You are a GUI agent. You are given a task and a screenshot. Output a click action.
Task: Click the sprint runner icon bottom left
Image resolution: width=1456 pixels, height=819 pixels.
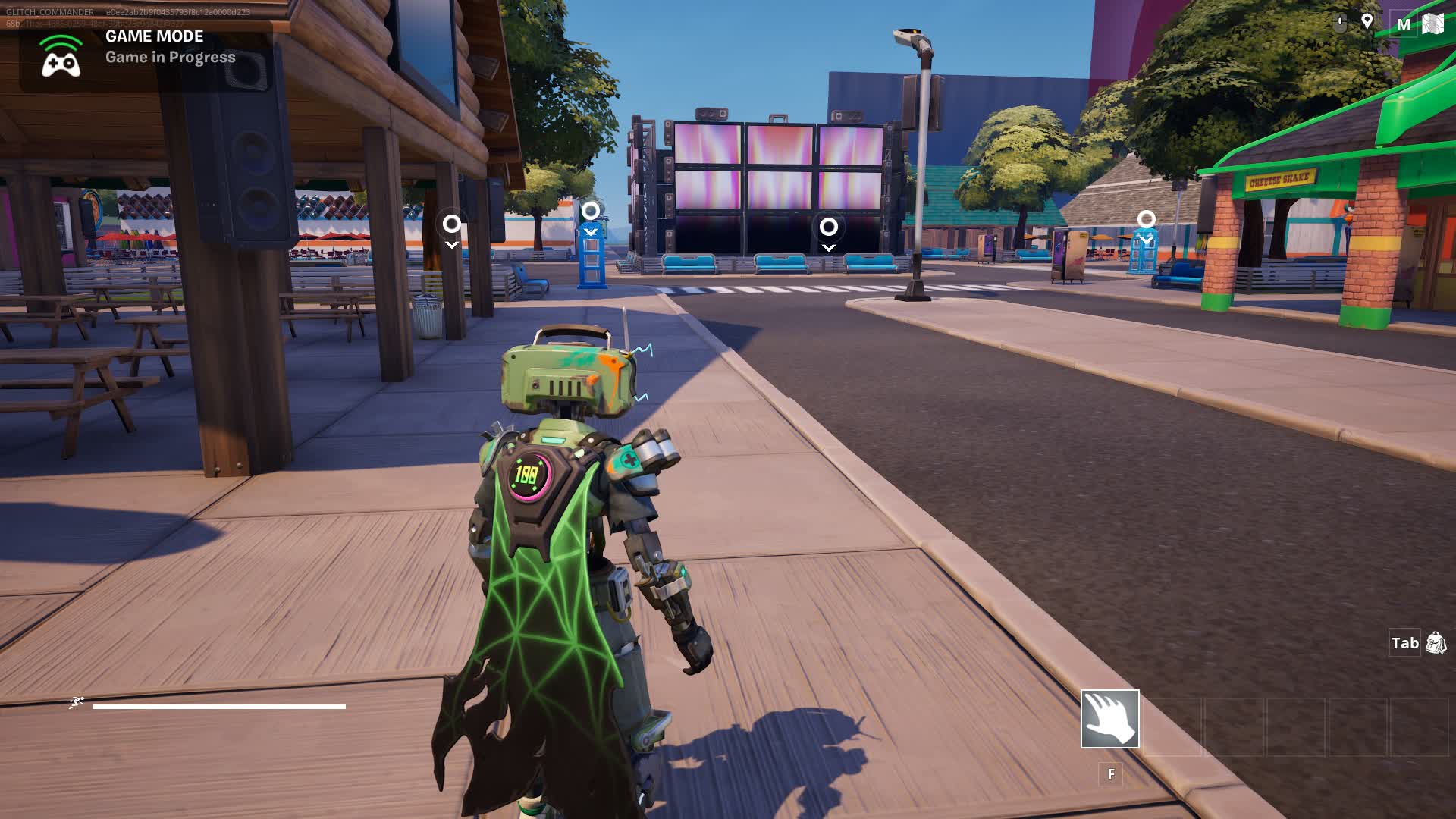coord(77,702)
